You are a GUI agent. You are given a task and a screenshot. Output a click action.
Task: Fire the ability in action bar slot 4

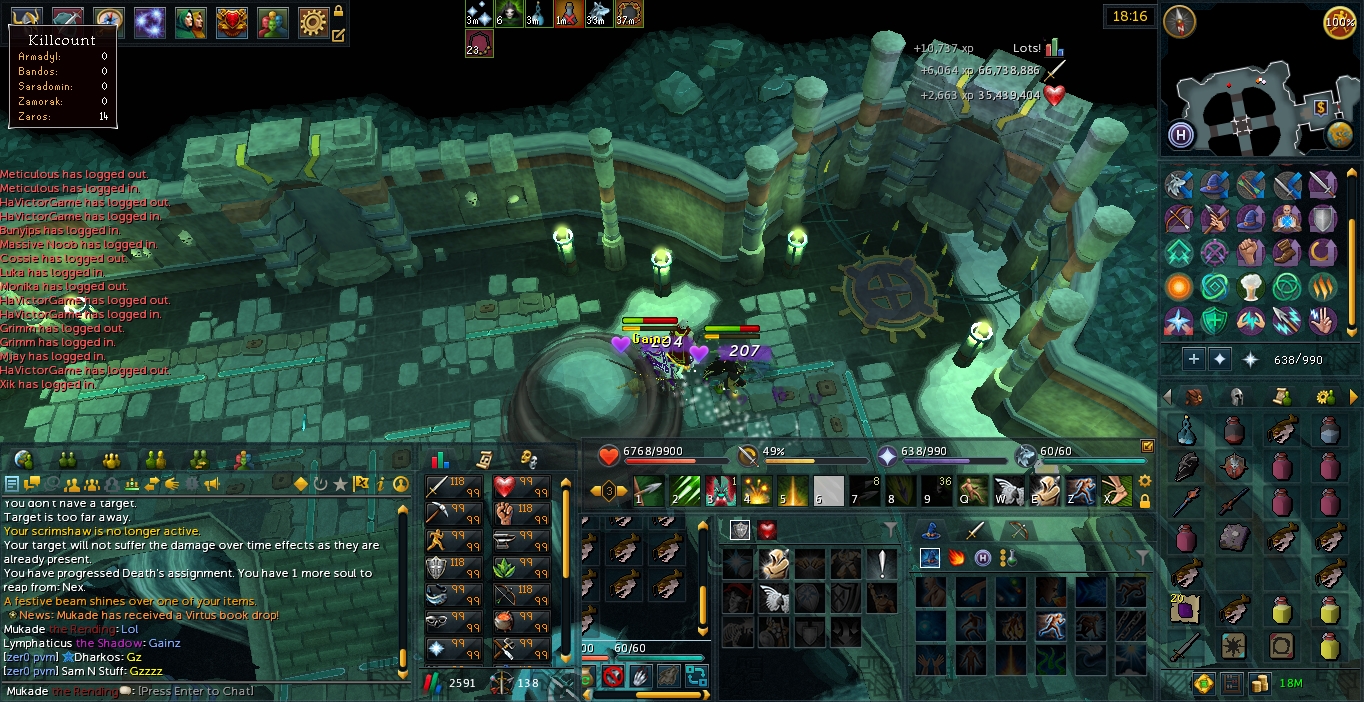click(x=755, y=491)
